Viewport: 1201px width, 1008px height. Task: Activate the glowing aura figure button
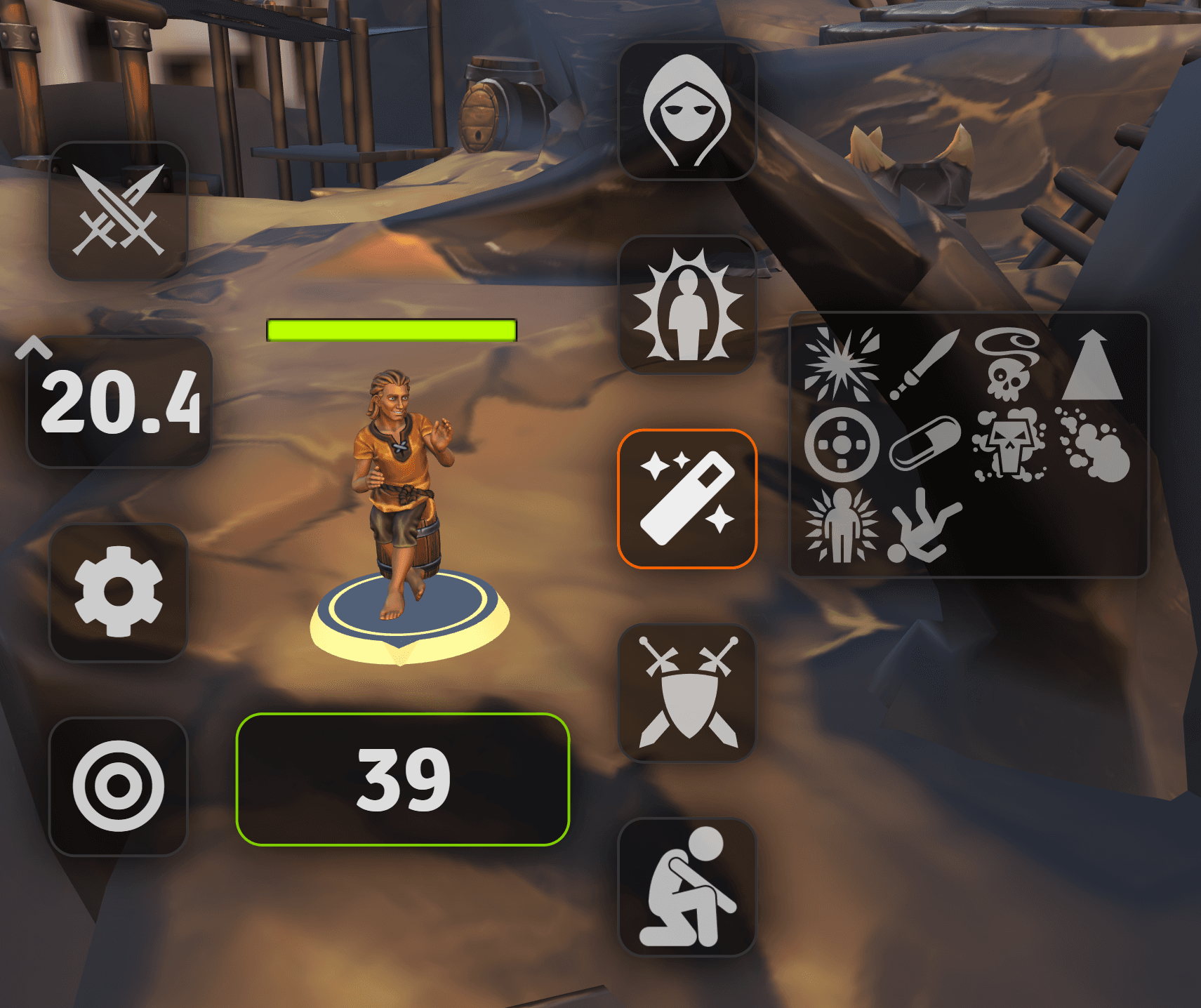coord(686,305)
